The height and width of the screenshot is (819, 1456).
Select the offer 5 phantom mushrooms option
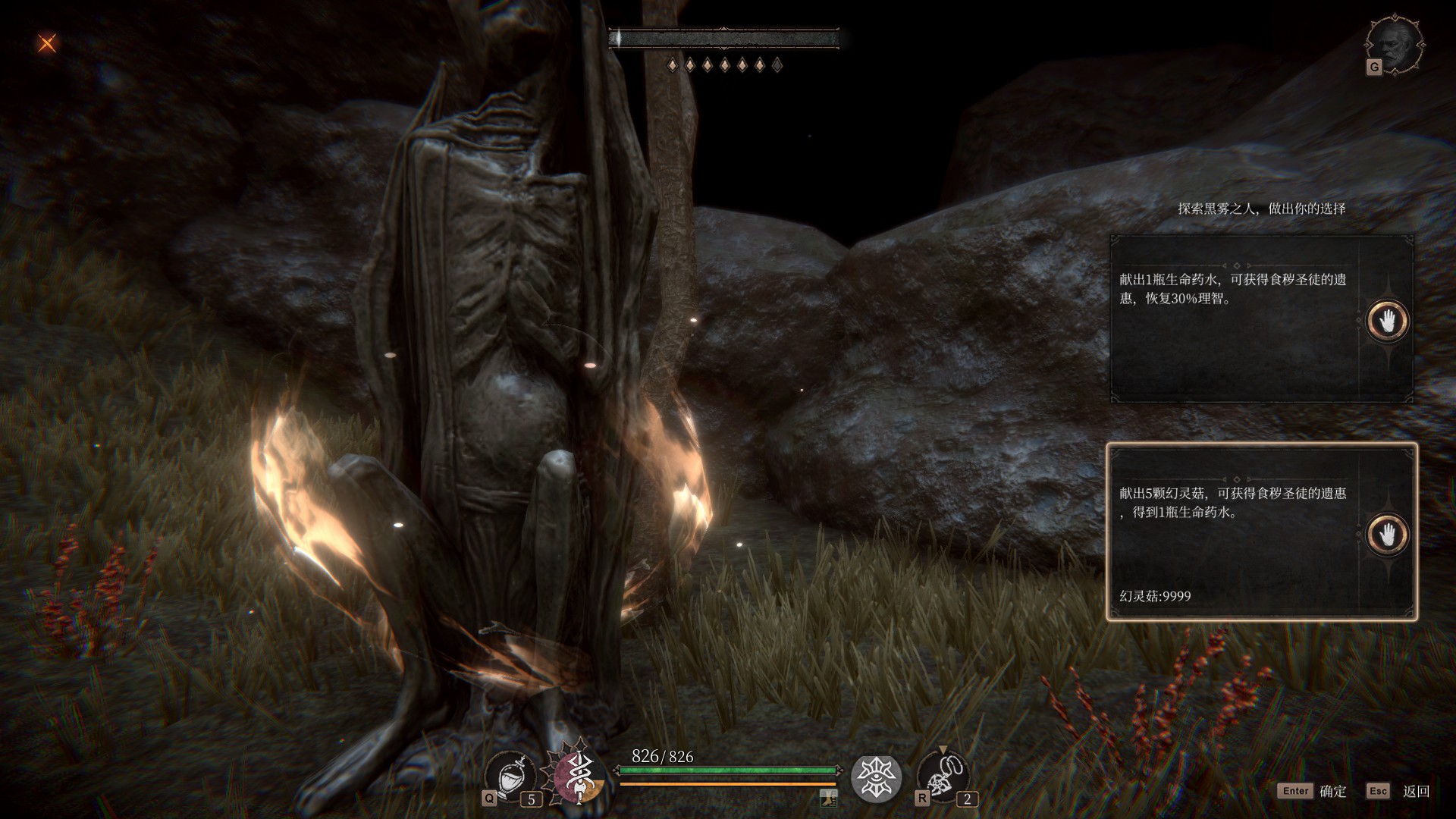tap(1235, 531)
